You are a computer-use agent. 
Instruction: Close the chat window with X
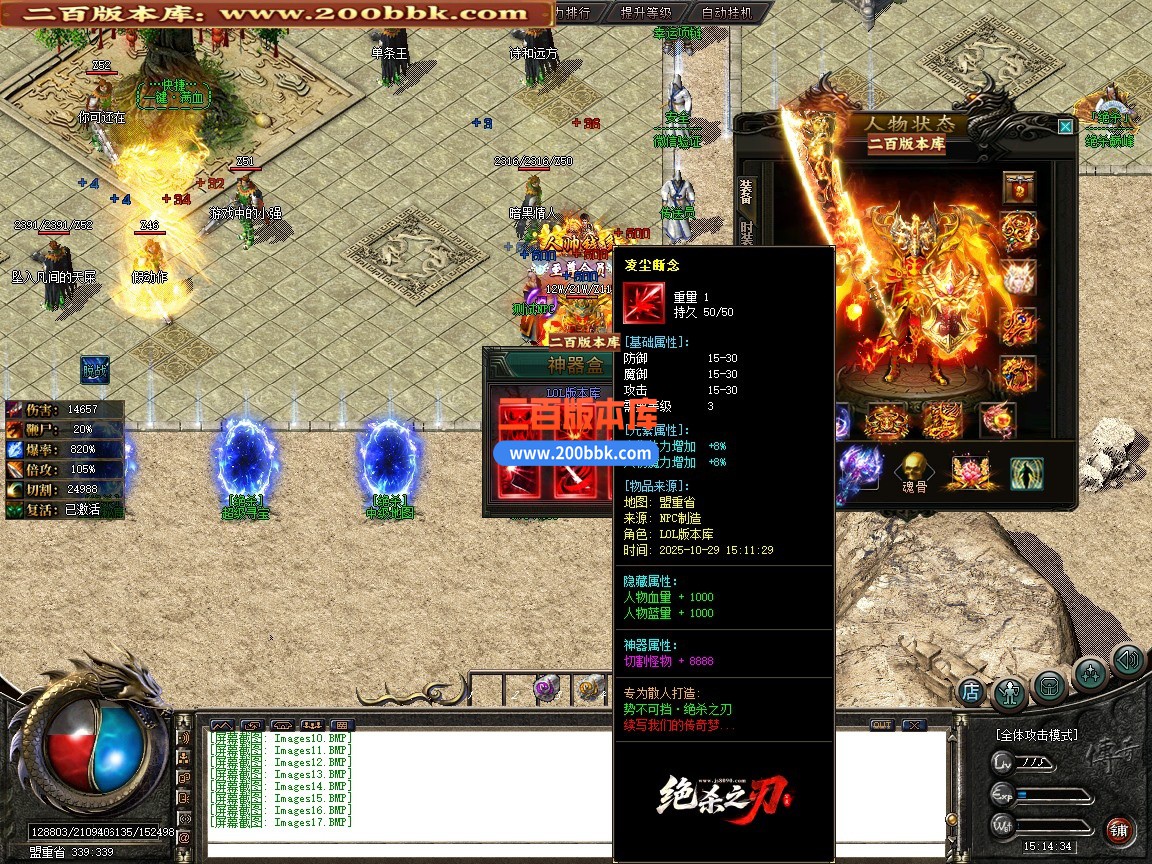tap(914, 724)
